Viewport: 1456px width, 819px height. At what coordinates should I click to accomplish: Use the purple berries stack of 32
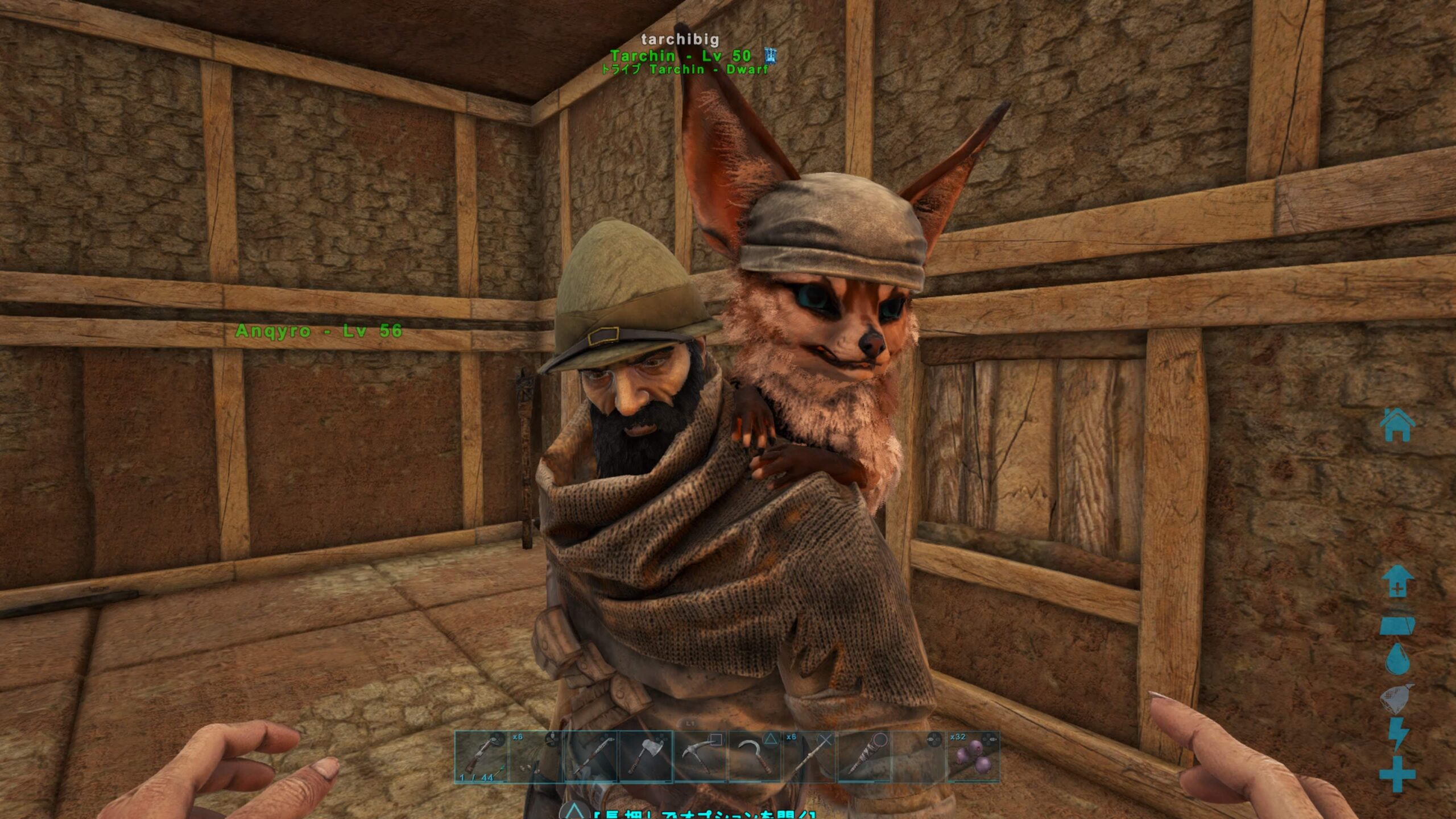[x=973, y=757]
